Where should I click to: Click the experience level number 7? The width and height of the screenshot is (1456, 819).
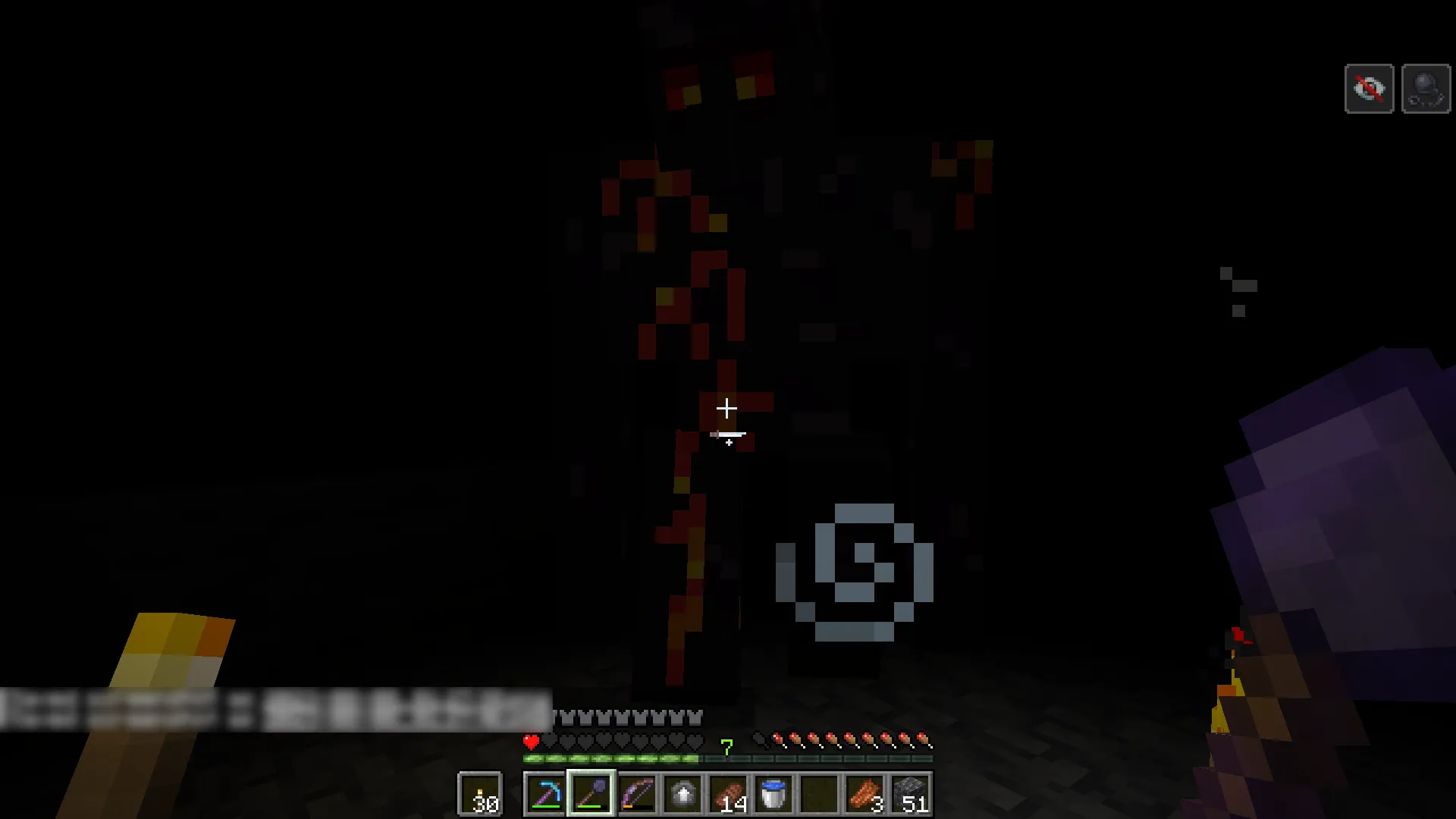[x=727, y=747]
